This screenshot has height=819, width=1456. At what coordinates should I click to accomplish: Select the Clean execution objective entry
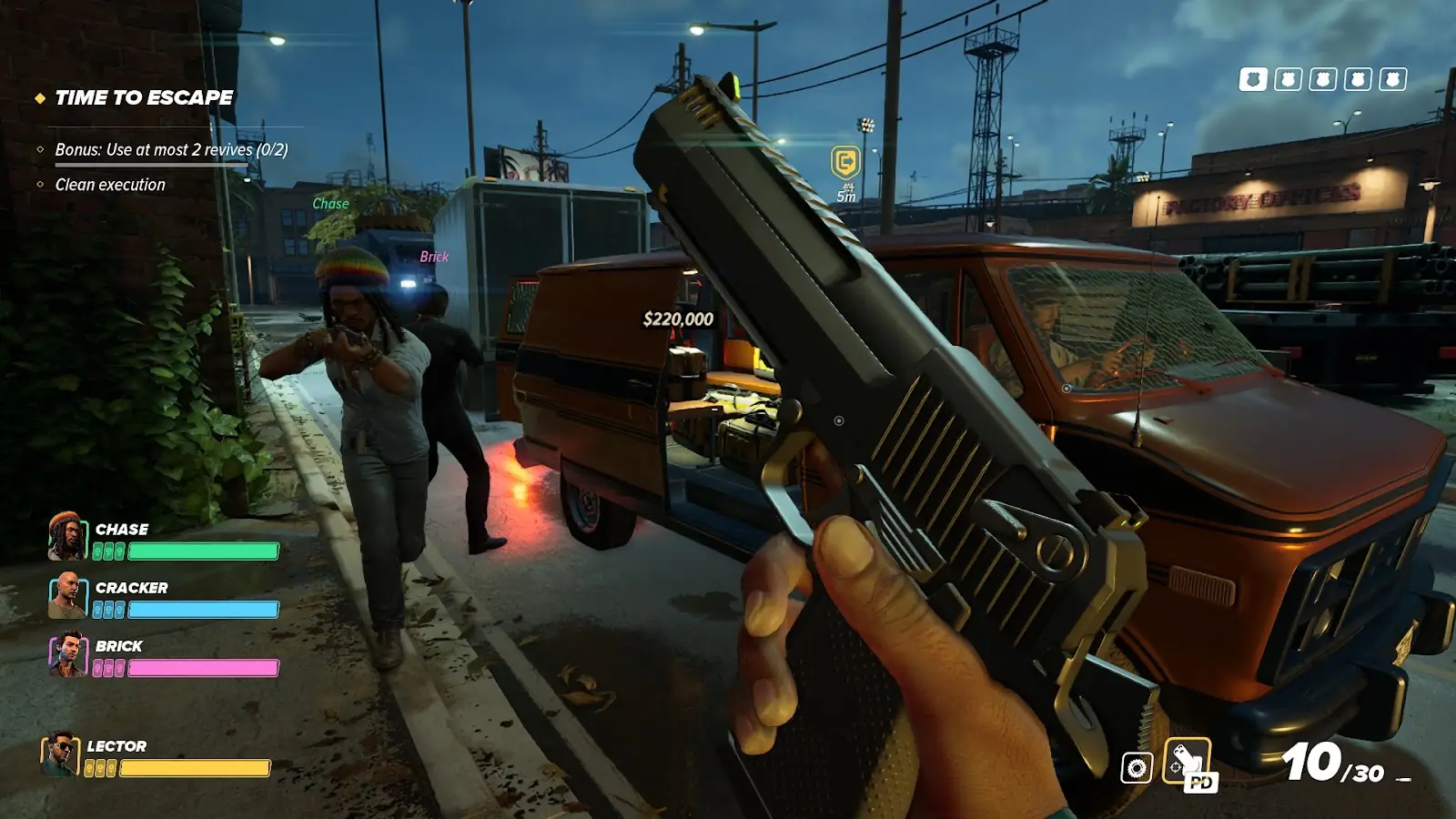click(110, 185)
